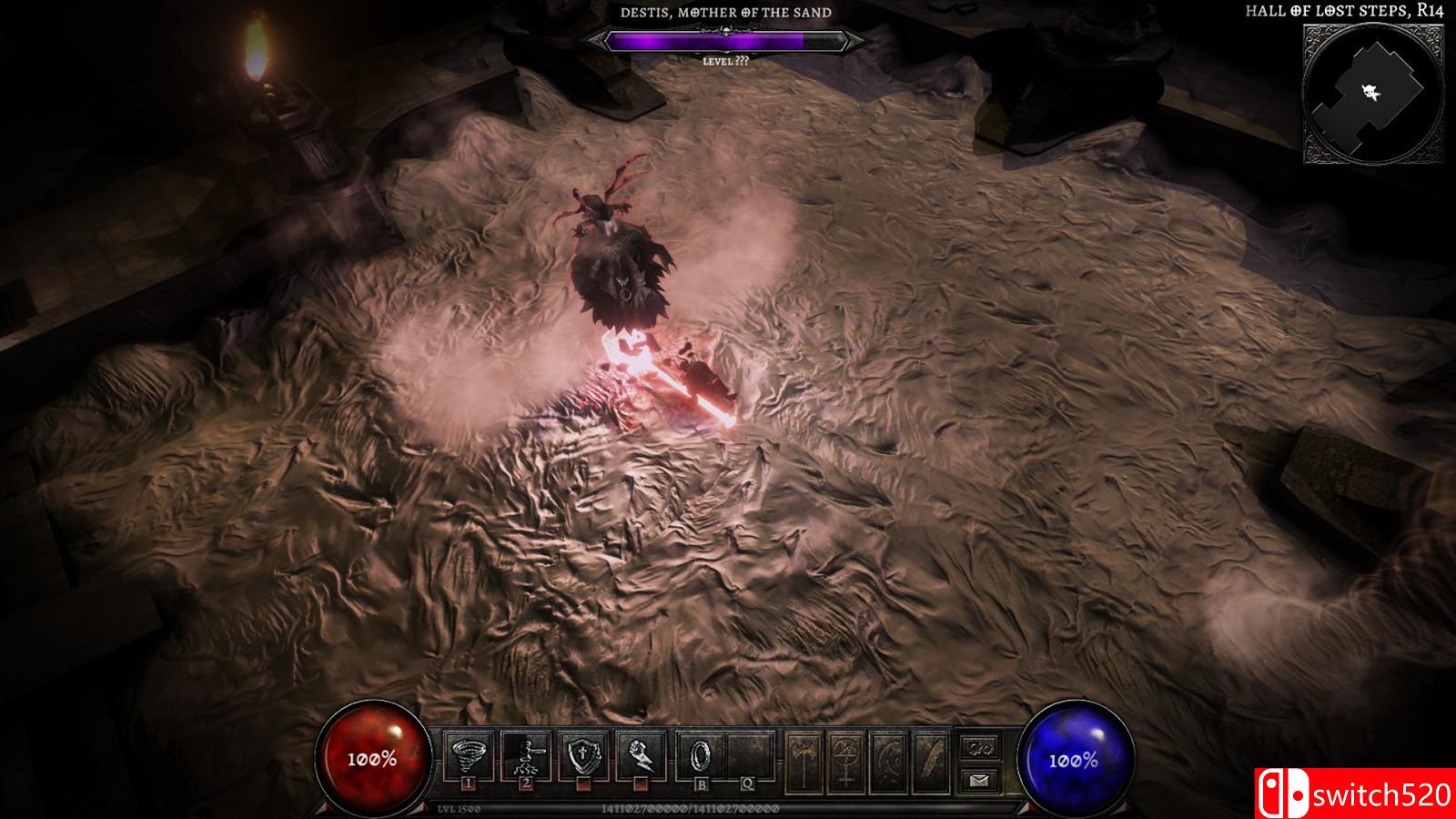Use the cross shield skill
Image resolution: width=1456 pixels, height=819 pixels.
point(582,756)
